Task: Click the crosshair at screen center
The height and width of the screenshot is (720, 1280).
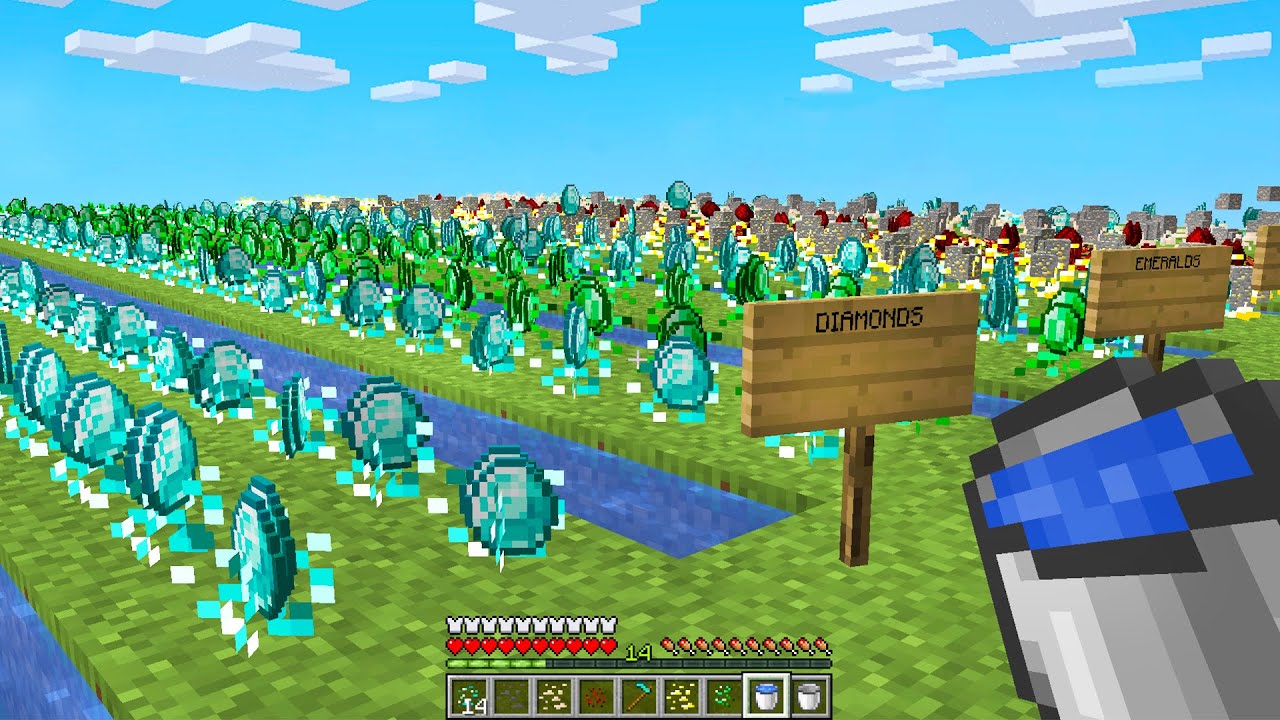Action: coord(640,360)
